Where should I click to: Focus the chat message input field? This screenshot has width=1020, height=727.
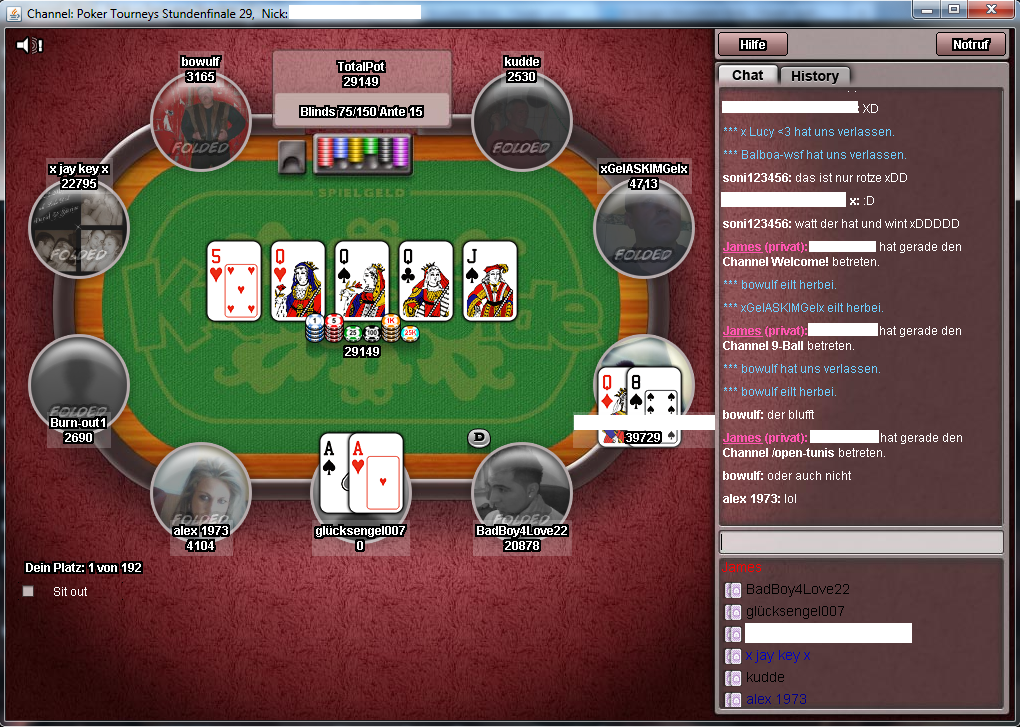860,542
